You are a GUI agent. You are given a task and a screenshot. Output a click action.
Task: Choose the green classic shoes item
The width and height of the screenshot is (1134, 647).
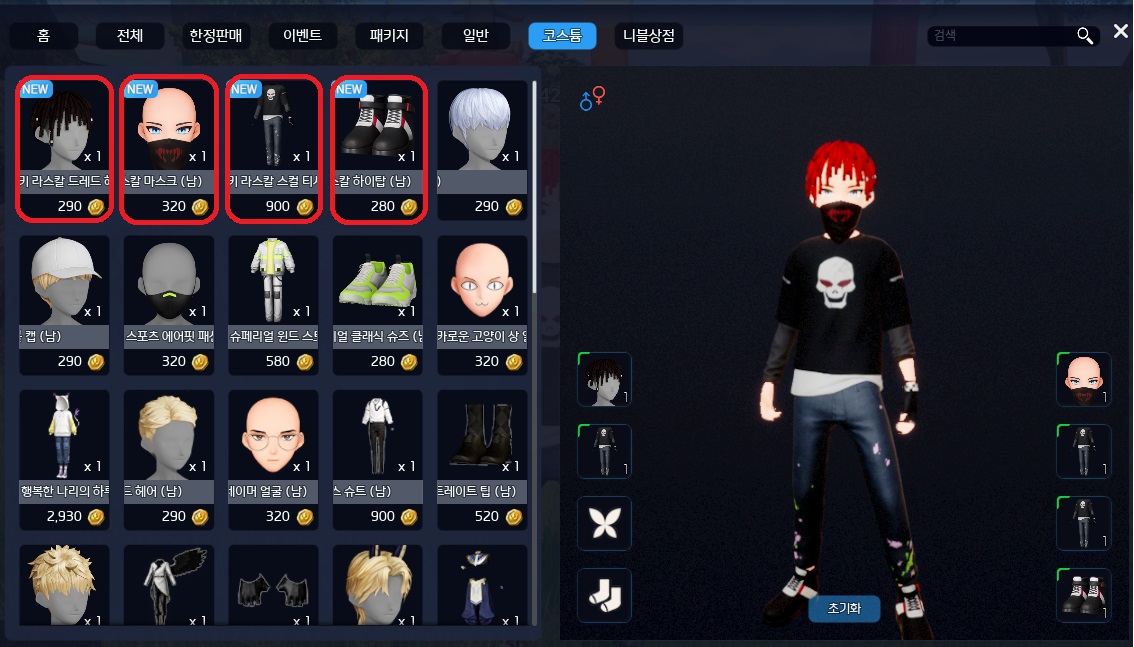pos(378,304)
